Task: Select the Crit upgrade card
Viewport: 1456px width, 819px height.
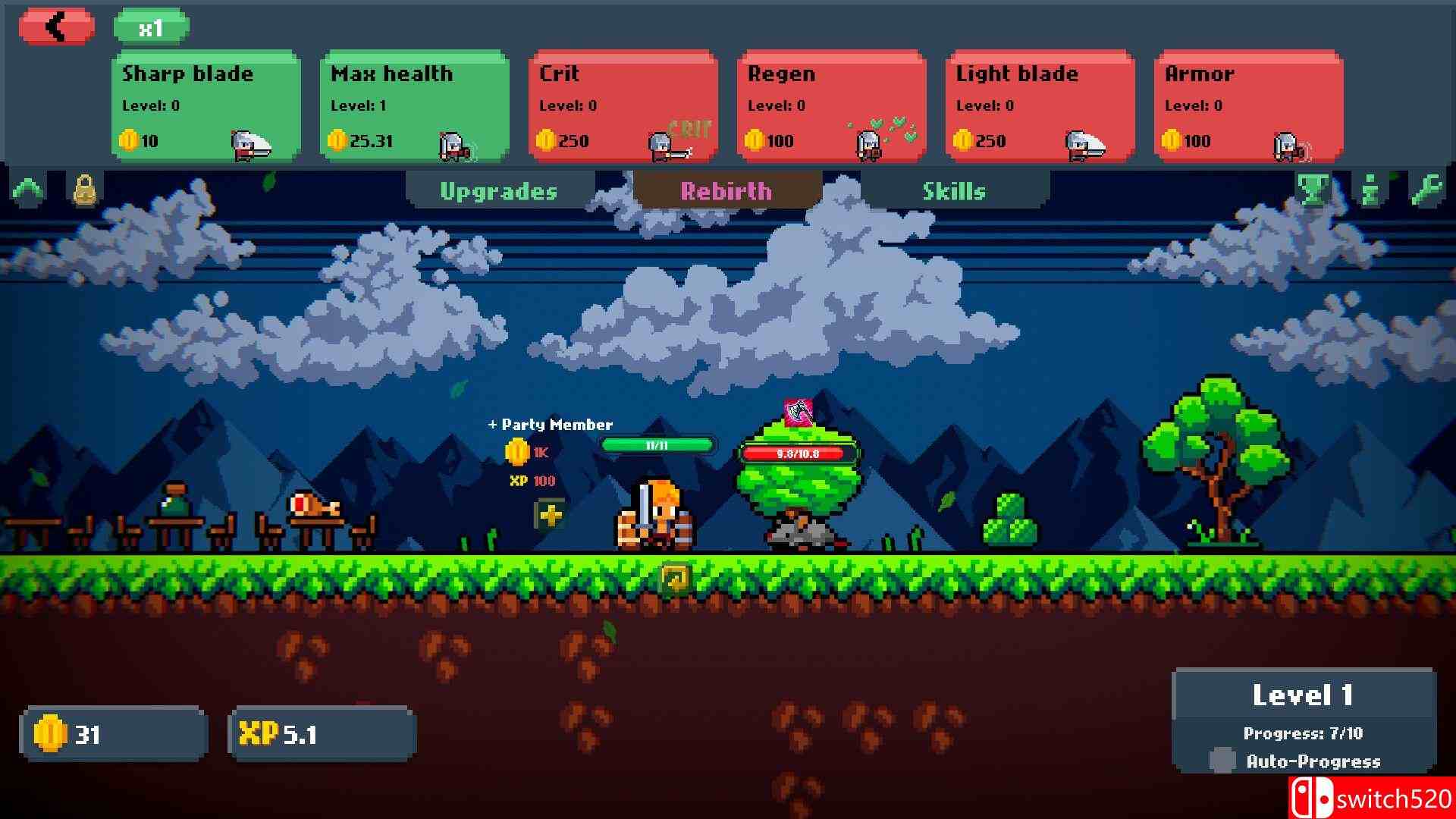Action: coord(623,106)
